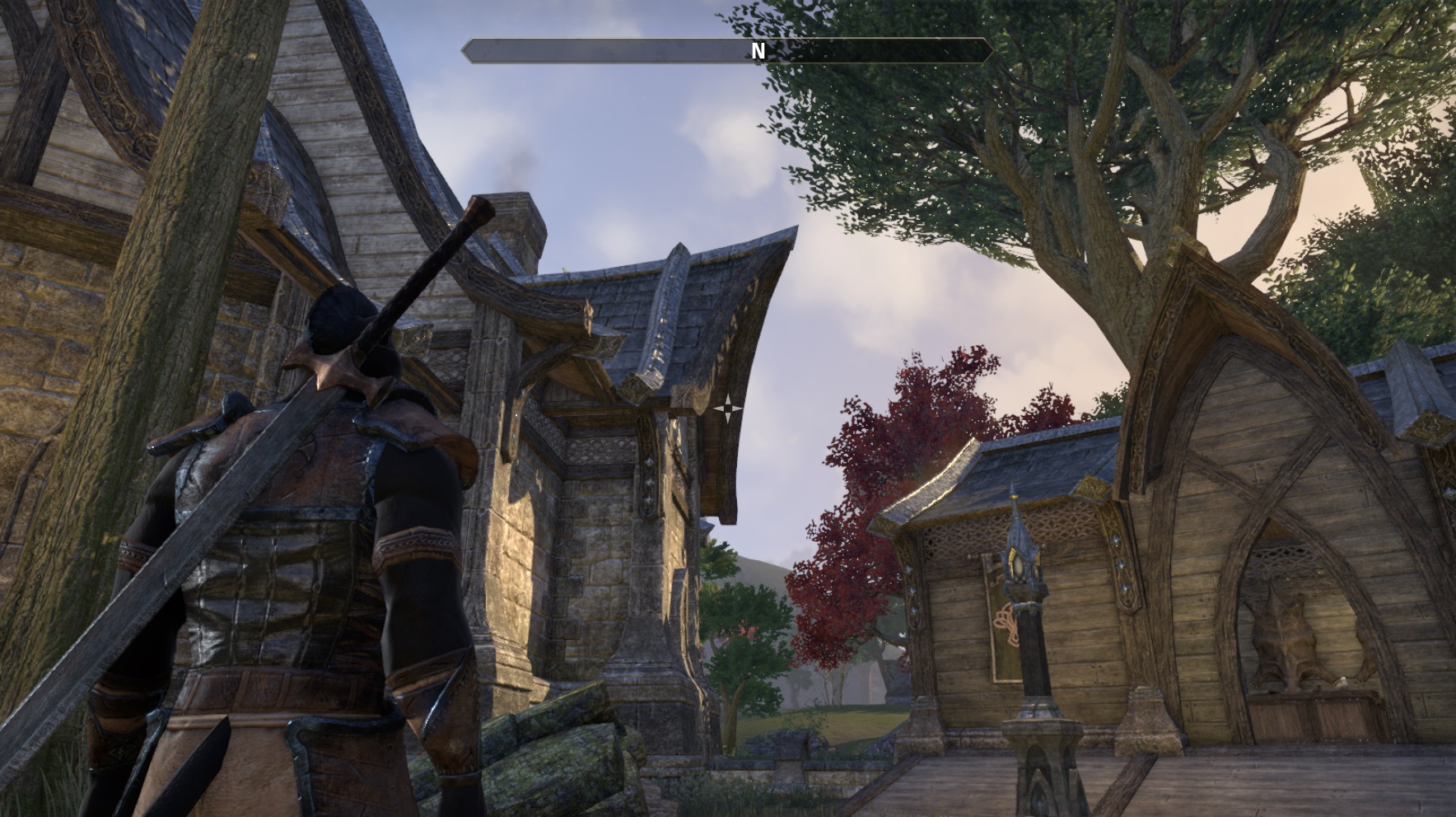Click the compass bar's N marker

pos(758,51)
